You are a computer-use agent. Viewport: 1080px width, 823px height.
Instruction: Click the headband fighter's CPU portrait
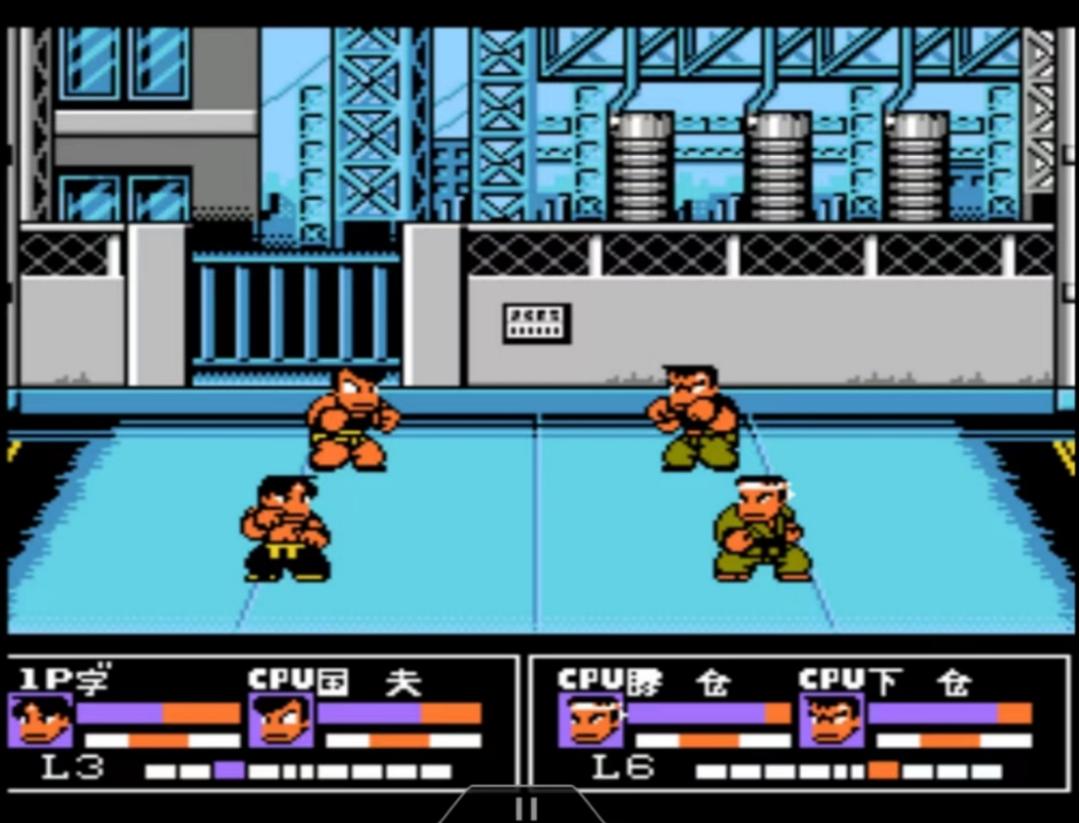coord(590,721)
